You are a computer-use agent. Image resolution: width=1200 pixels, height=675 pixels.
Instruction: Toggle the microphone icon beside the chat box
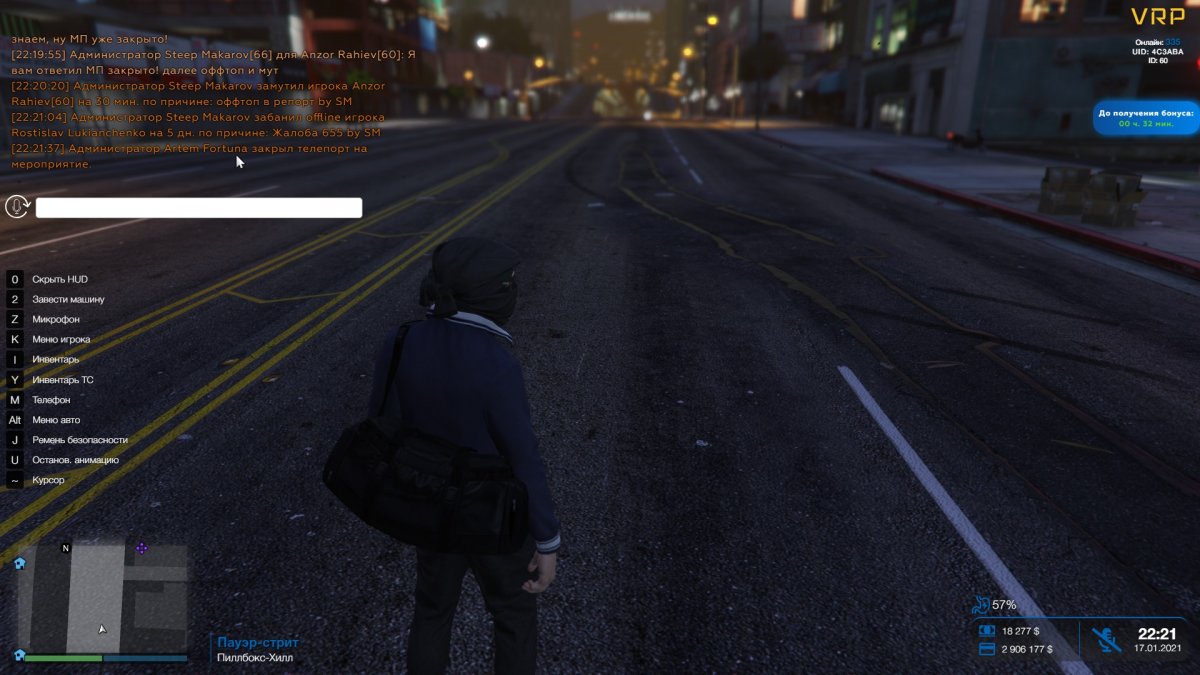pos(16,207)
